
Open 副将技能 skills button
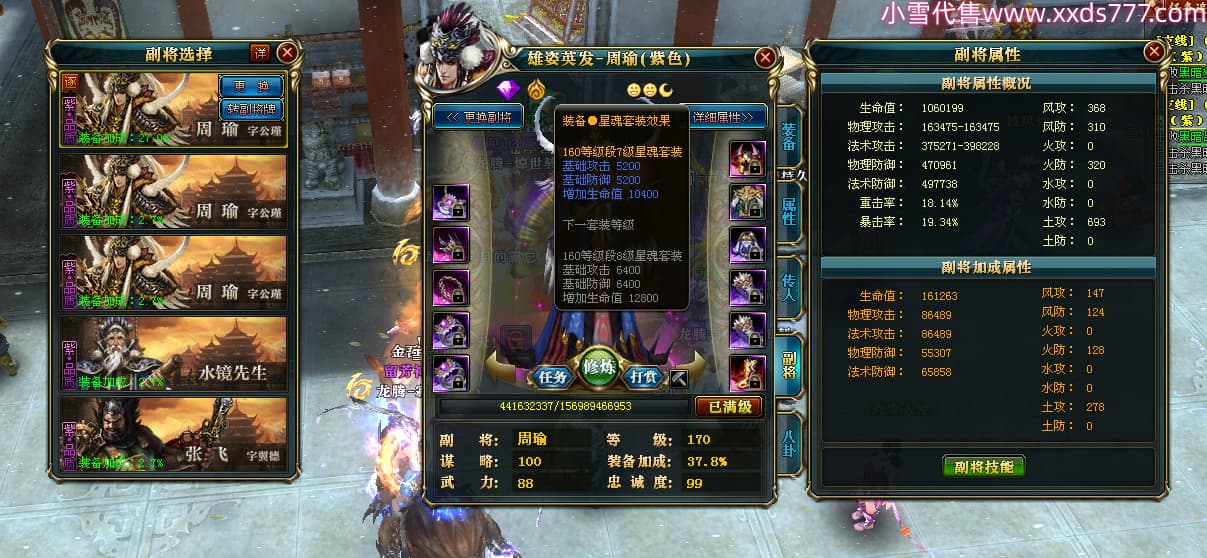(x=983, y=466)
